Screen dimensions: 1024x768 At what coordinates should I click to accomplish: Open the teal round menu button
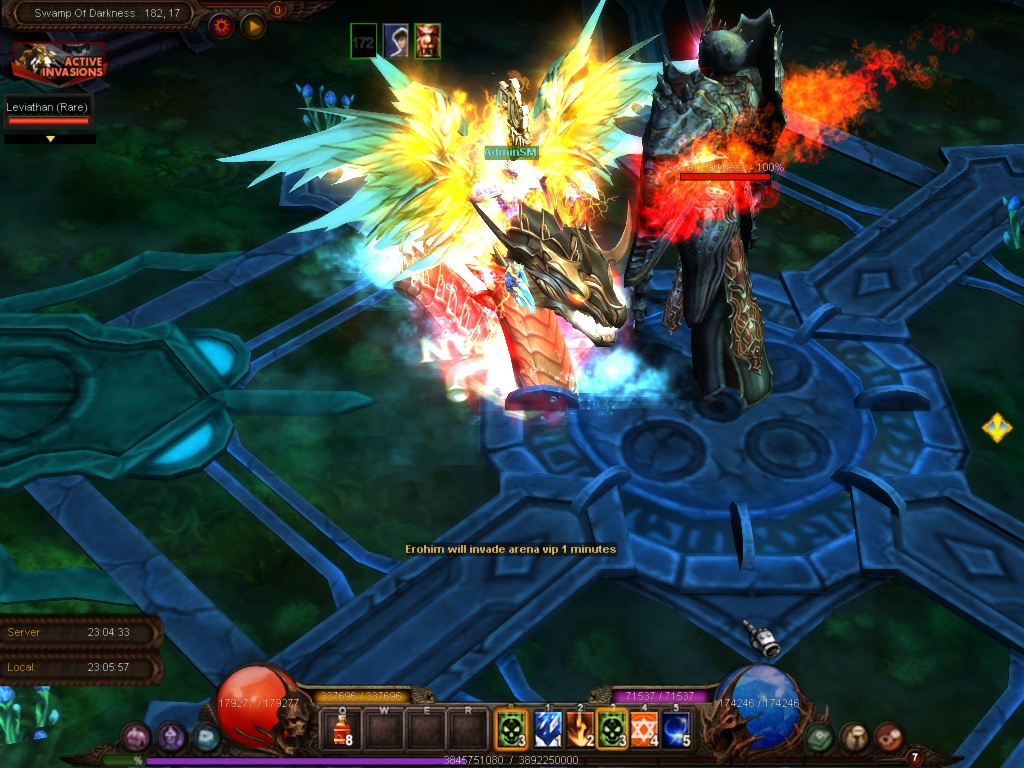pos(206,738)
